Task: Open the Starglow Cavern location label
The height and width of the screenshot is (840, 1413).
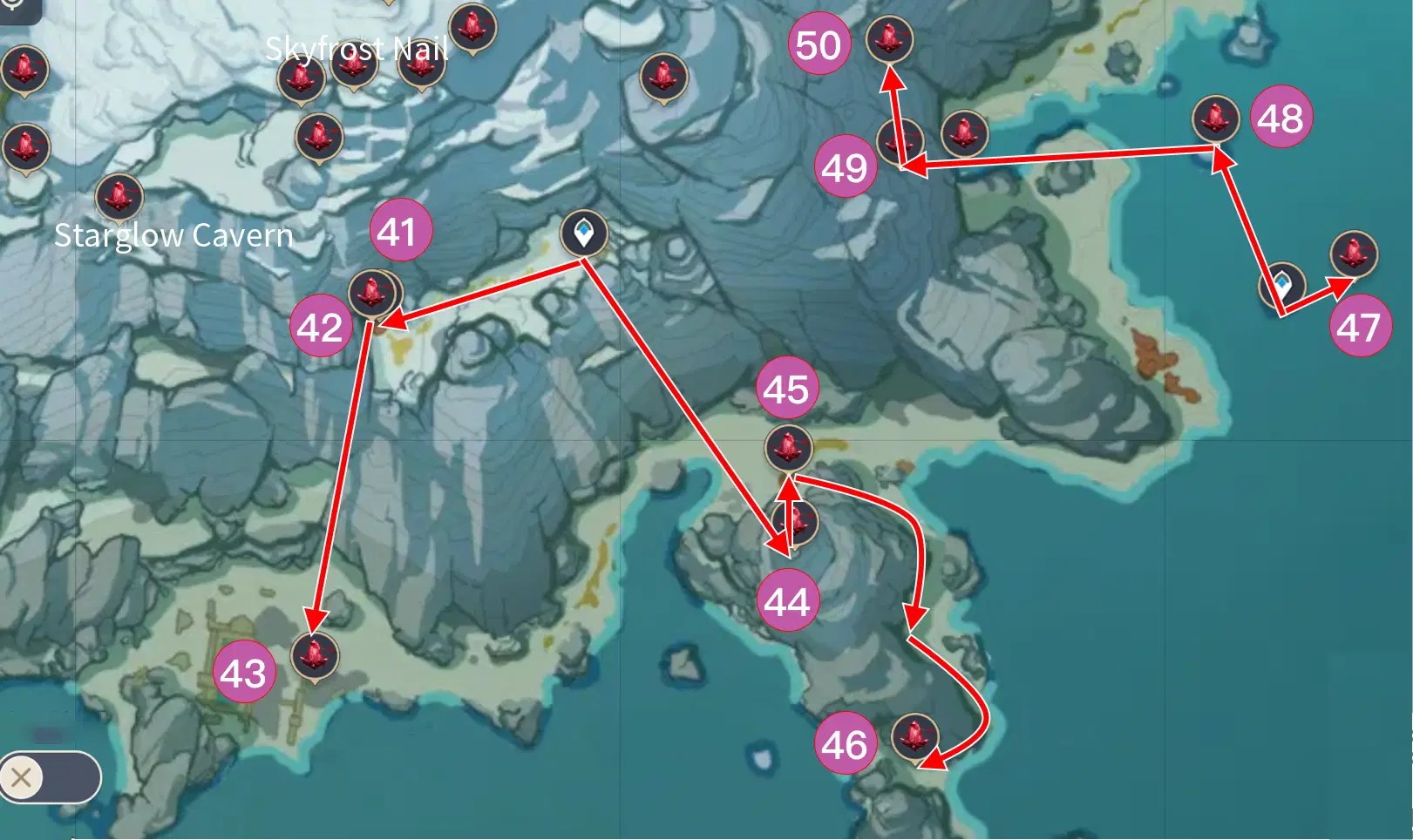Action: (174, 235)
